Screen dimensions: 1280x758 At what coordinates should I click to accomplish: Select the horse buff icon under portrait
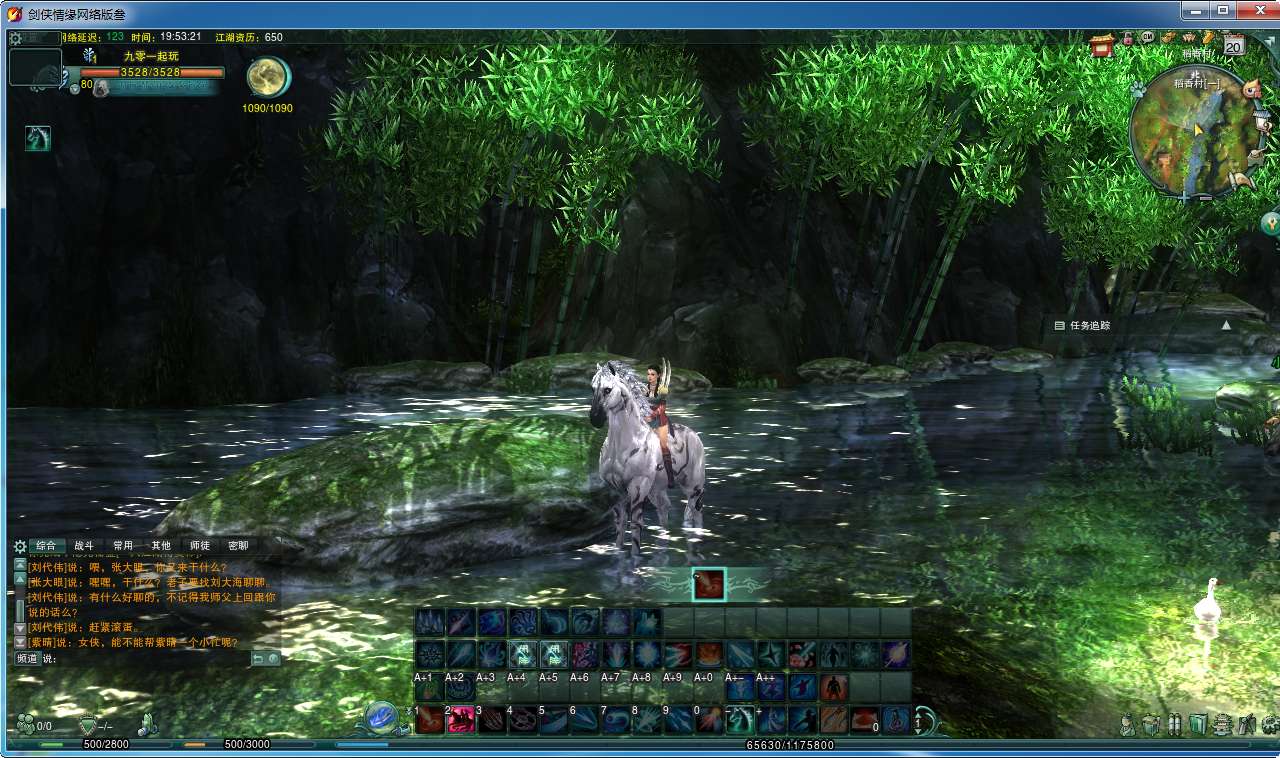tap(38, 138)
